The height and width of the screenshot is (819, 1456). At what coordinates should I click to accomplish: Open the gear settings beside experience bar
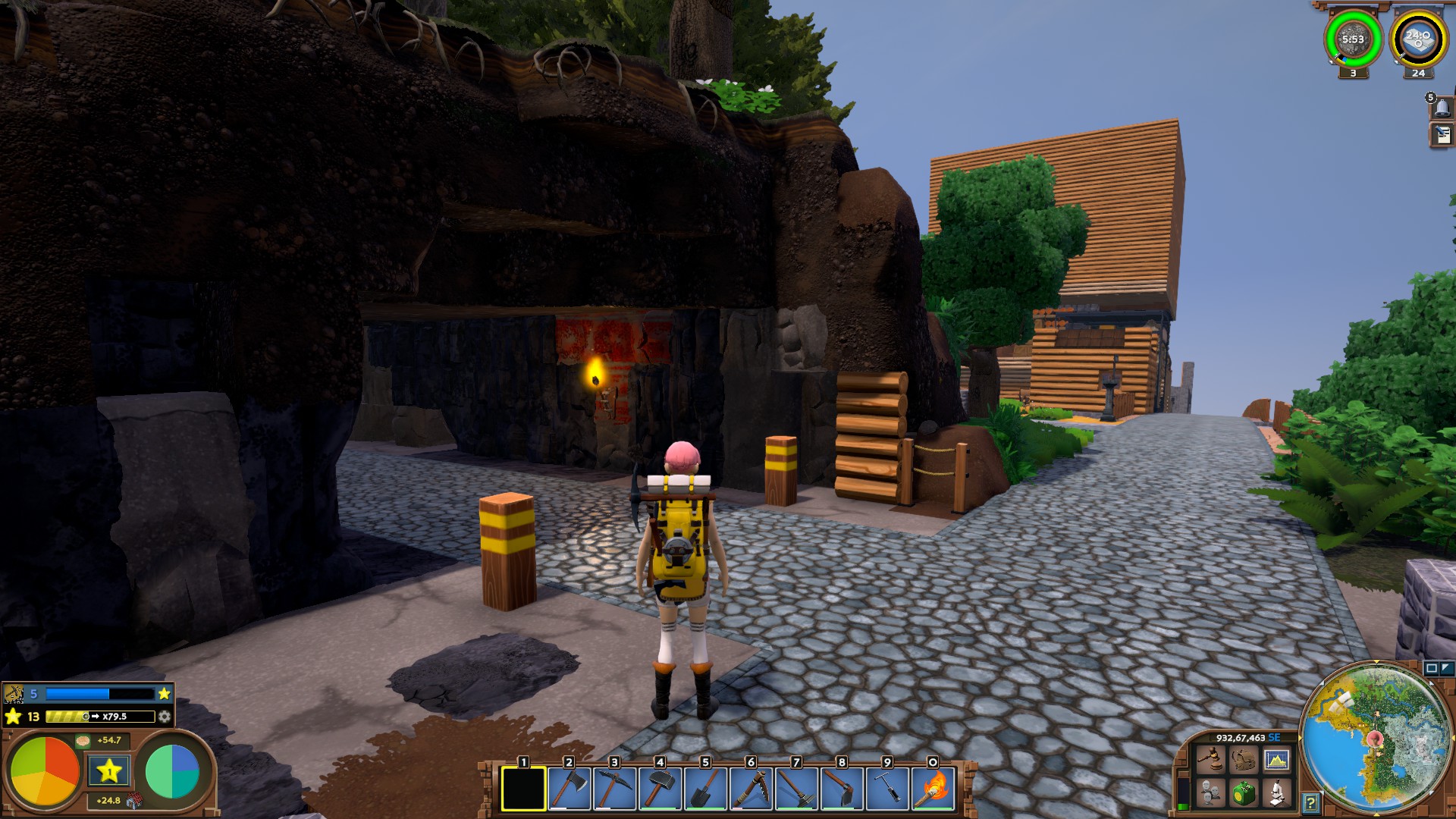pyautogui.click(x=164, y=717)
